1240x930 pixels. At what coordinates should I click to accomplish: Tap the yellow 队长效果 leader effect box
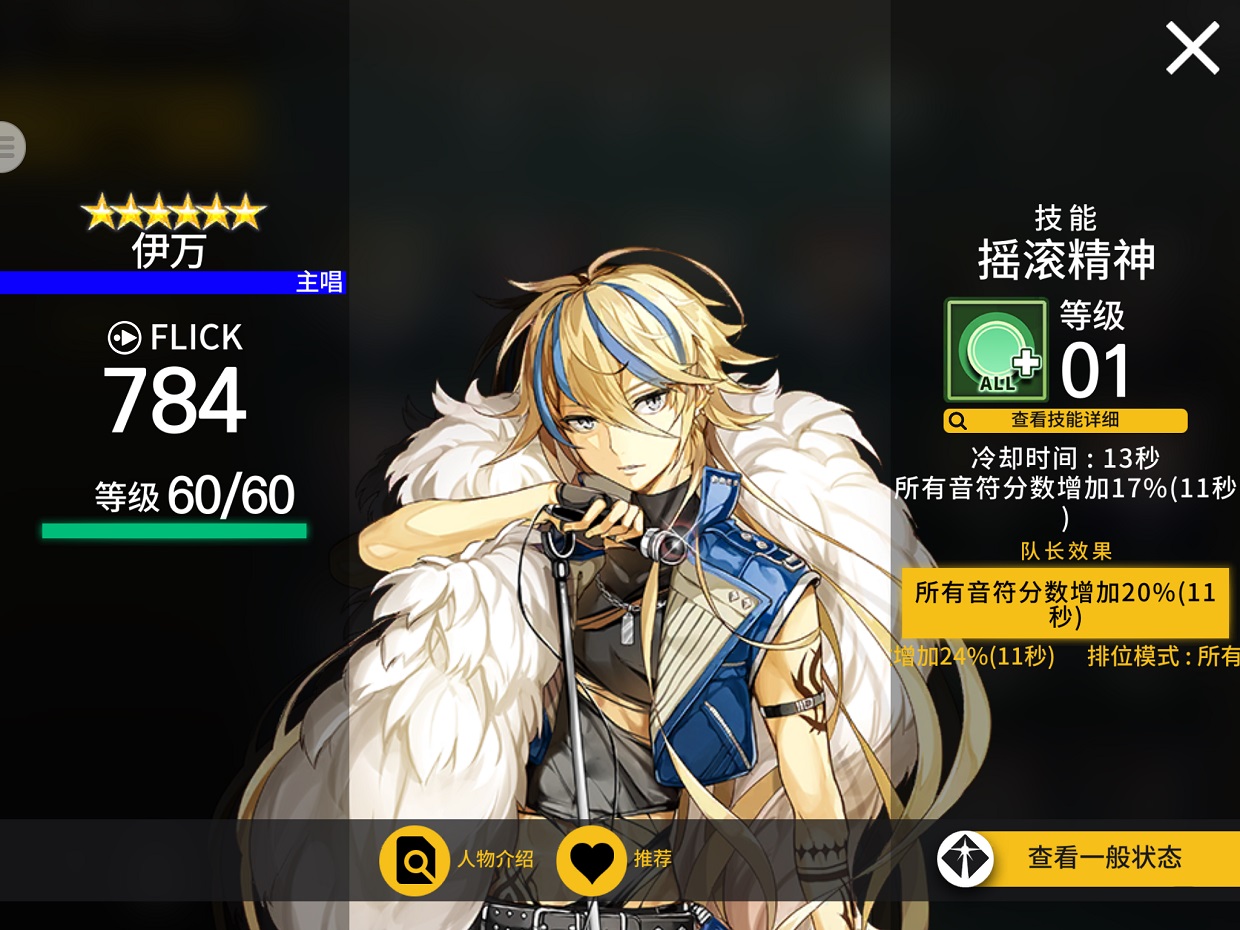pyautogui.click(x=1065, y=603)
